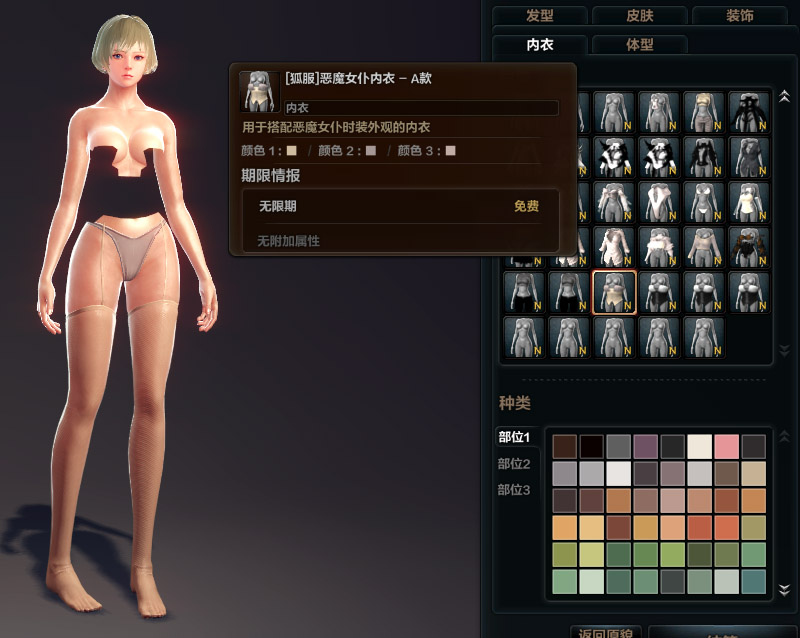Viewport: 800px width, 638px height.
Task: Pick the cream white color swatch
Action: pyautogui.click(x=699, y=447)
